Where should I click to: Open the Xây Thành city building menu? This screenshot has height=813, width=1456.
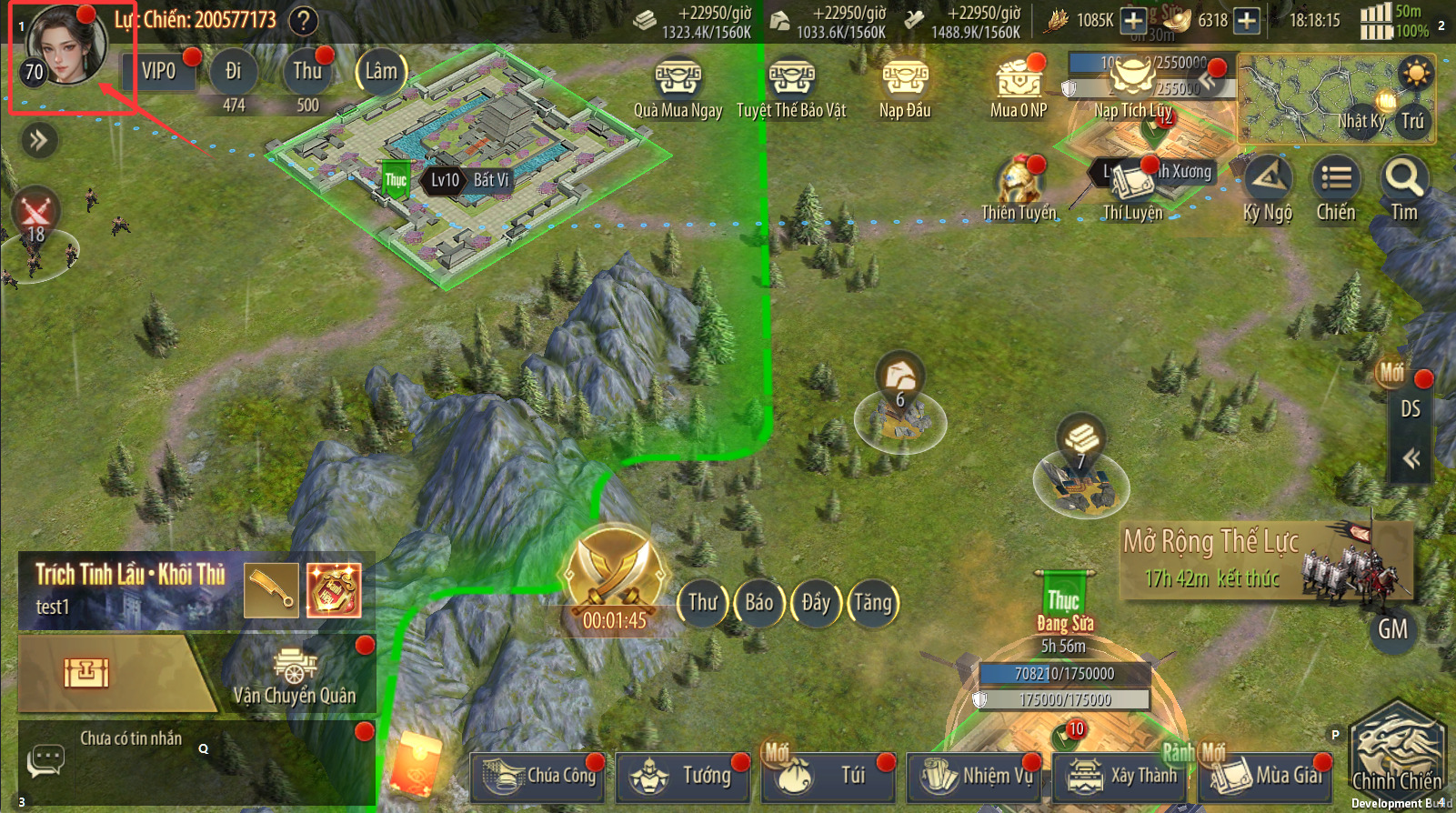pos(1121,776)
